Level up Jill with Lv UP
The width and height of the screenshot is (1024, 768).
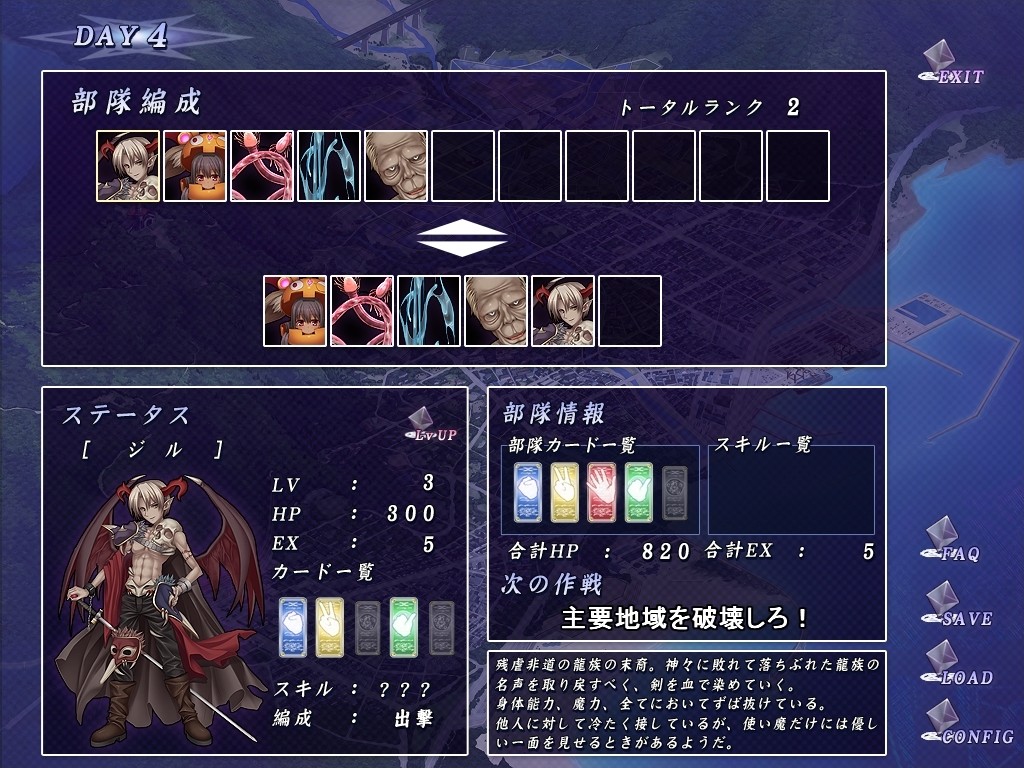[x=431, y=426]
